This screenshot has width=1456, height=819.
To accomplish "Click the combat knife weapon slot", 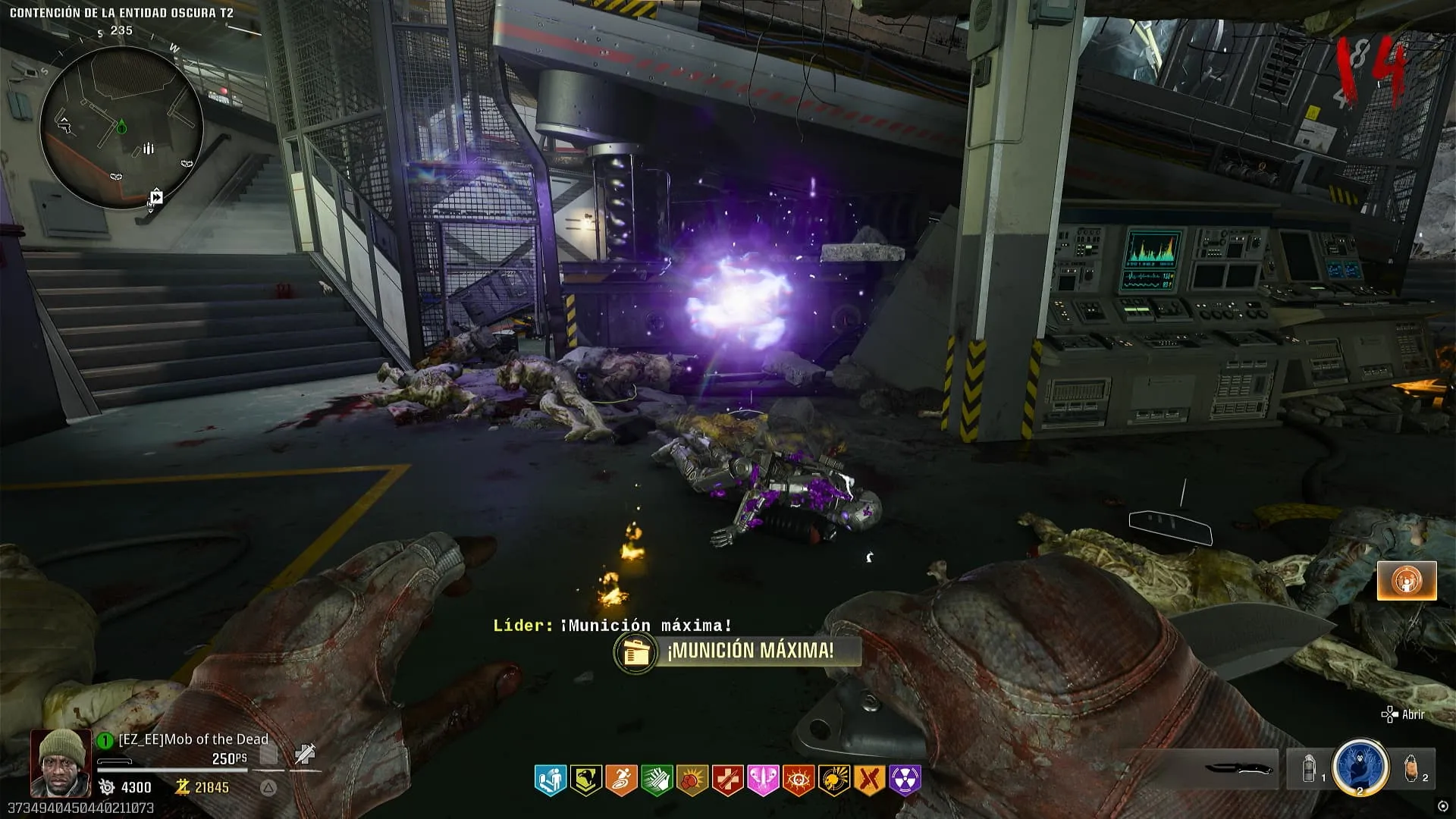I will coord(1238,769).
